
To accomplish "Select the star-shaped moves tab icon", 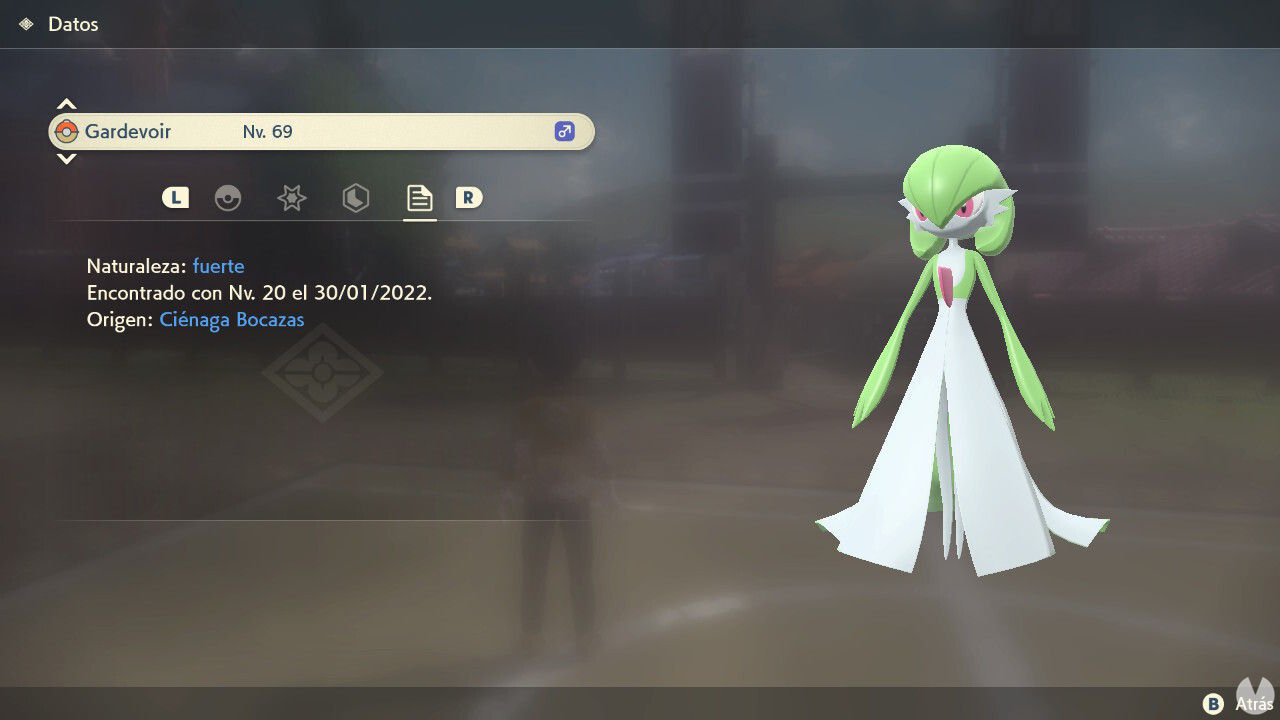I will click(291, 198).
